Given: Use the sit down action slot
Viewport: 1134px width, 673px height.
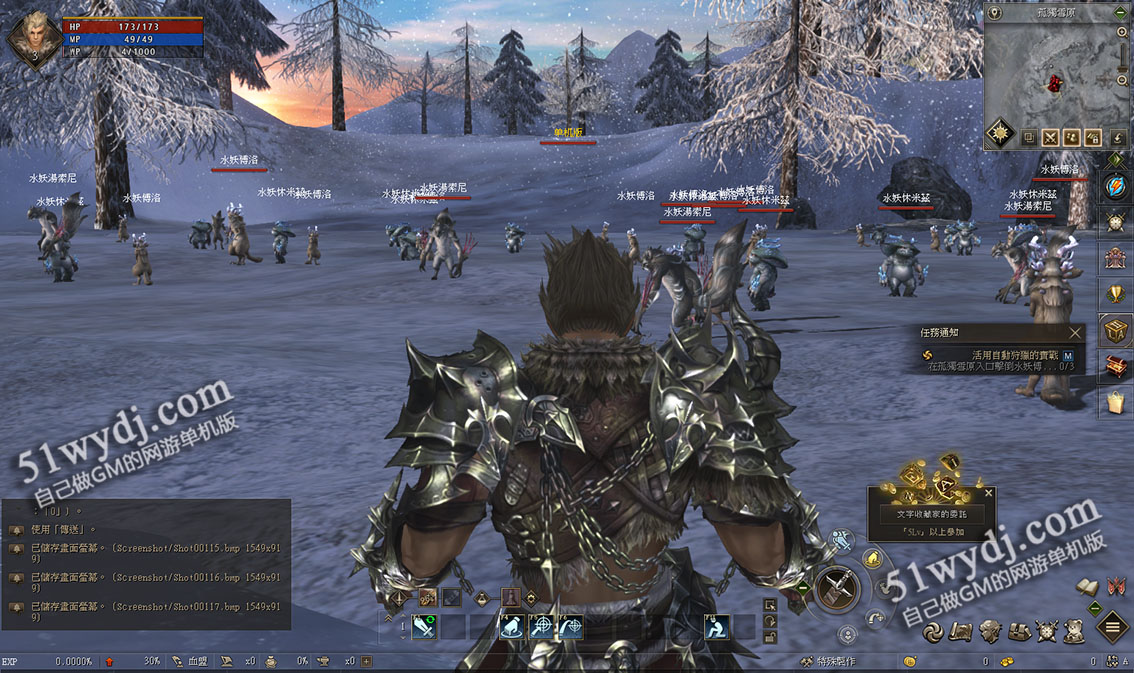Looking at the screenshot, I should pyautogui.click(x=716, y=627).
